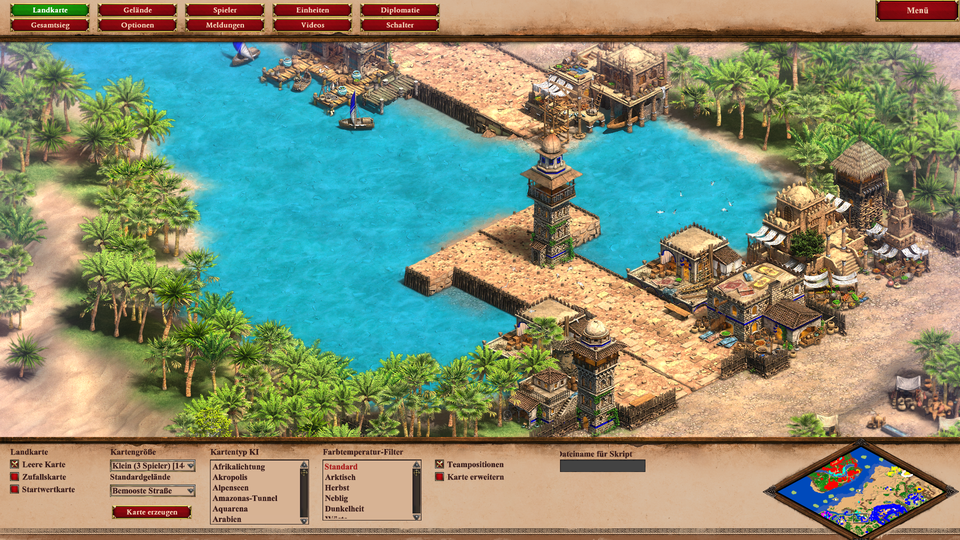Select the Zufallskarte option
The image size is (960, 540).
[x=15, y=477]
